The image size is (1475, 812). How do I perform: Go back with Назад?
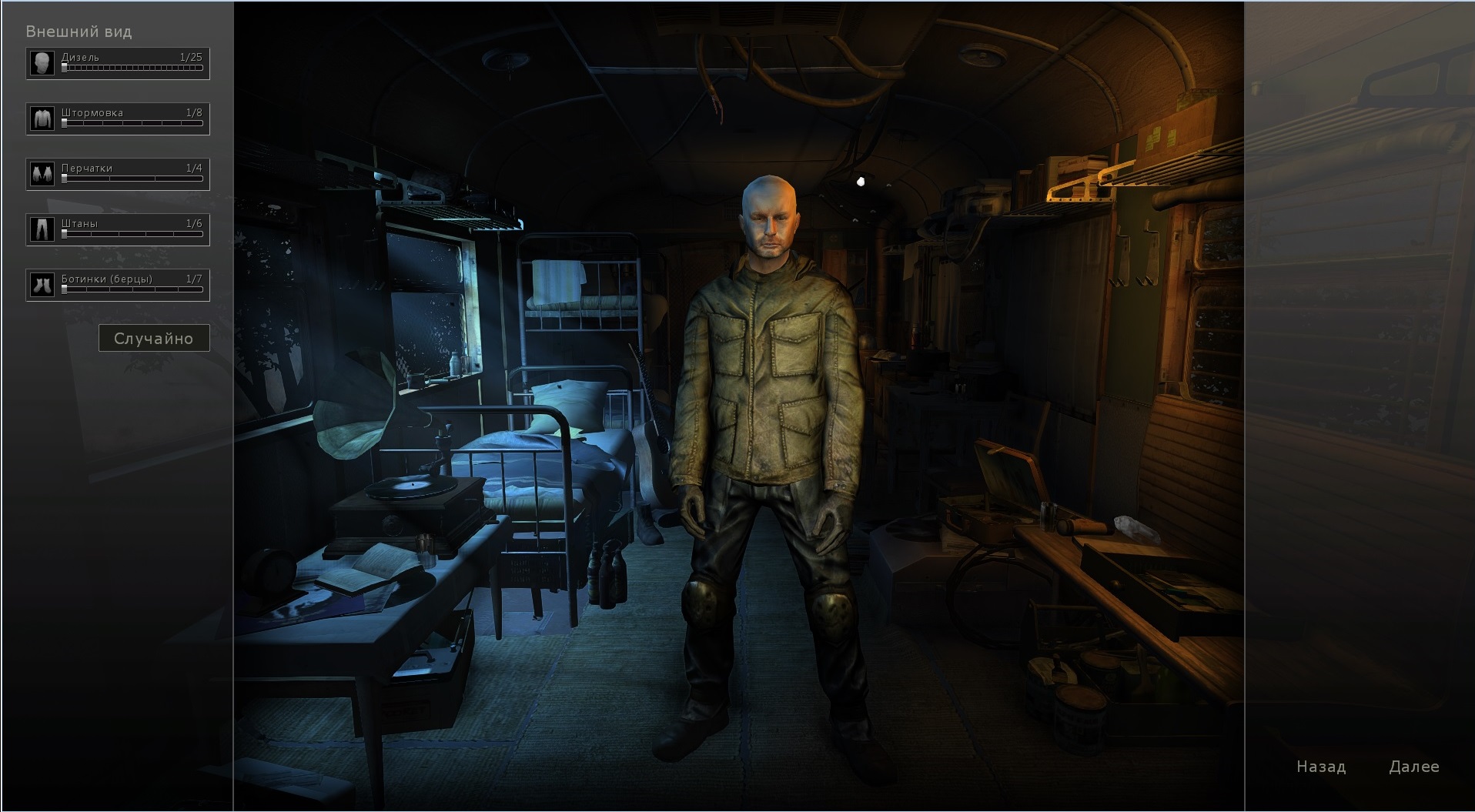click(1321, 767)
